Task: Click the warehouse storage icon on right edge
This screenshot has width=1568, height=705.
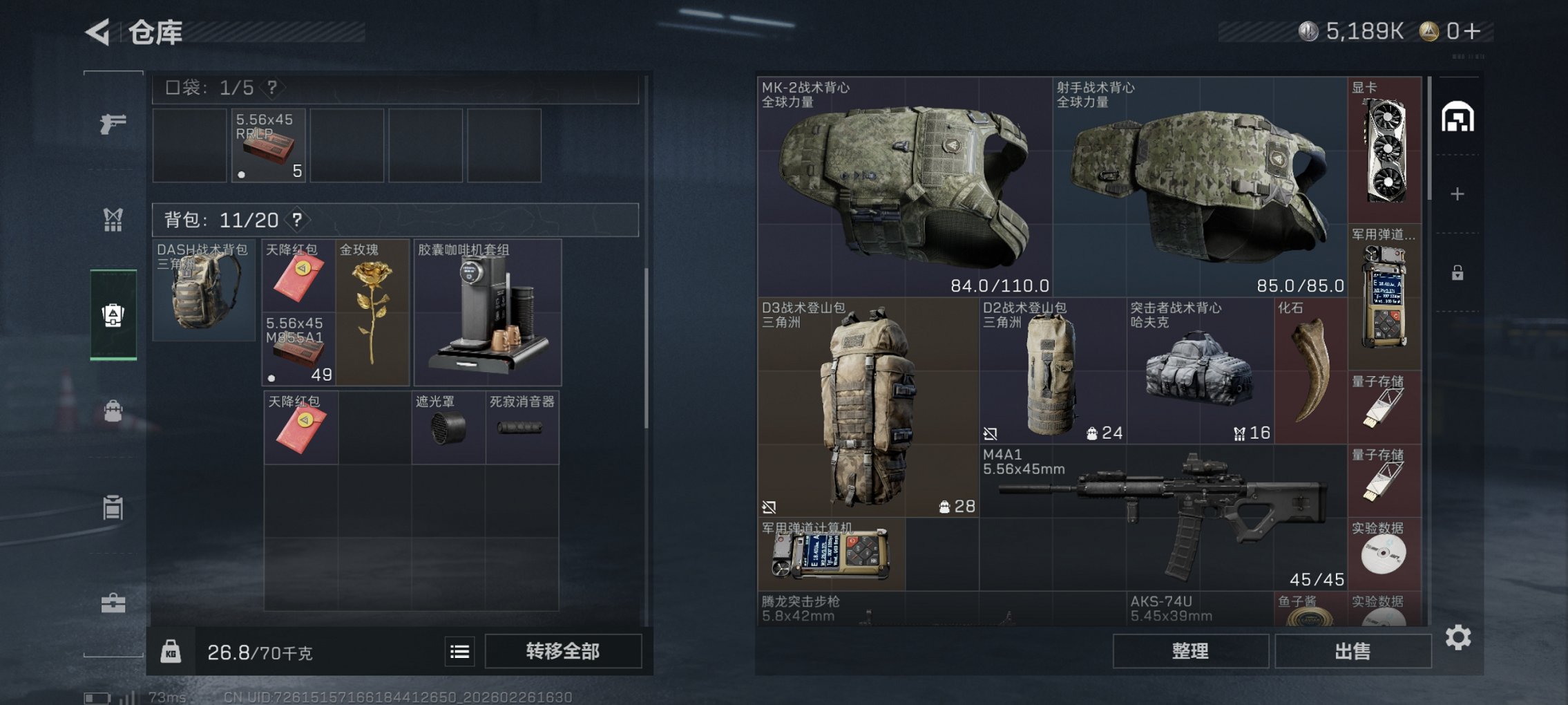Action: click(x=1459, y=117)
